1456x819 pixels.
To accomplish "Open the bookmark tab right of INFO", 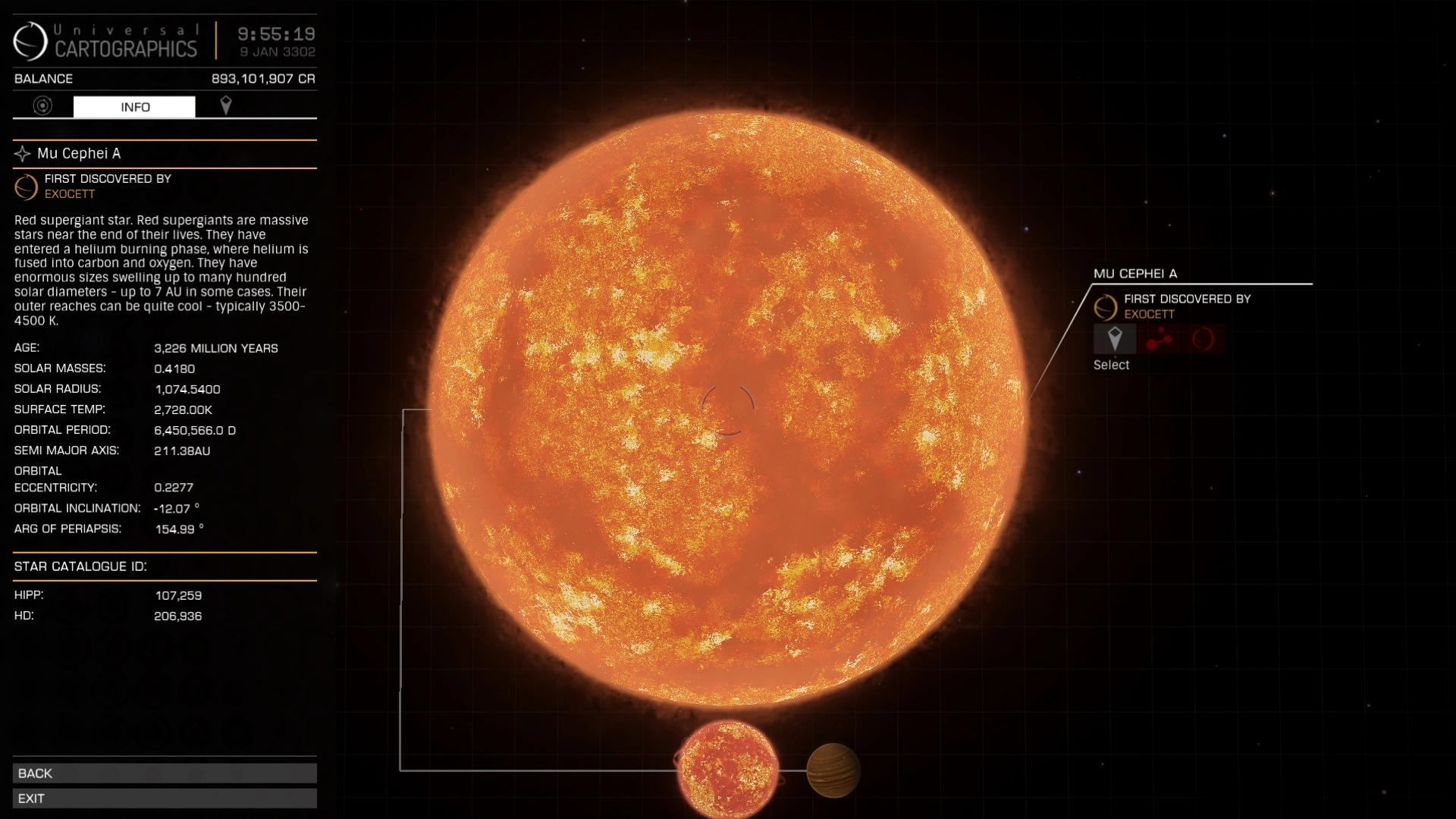I will 226,106.
